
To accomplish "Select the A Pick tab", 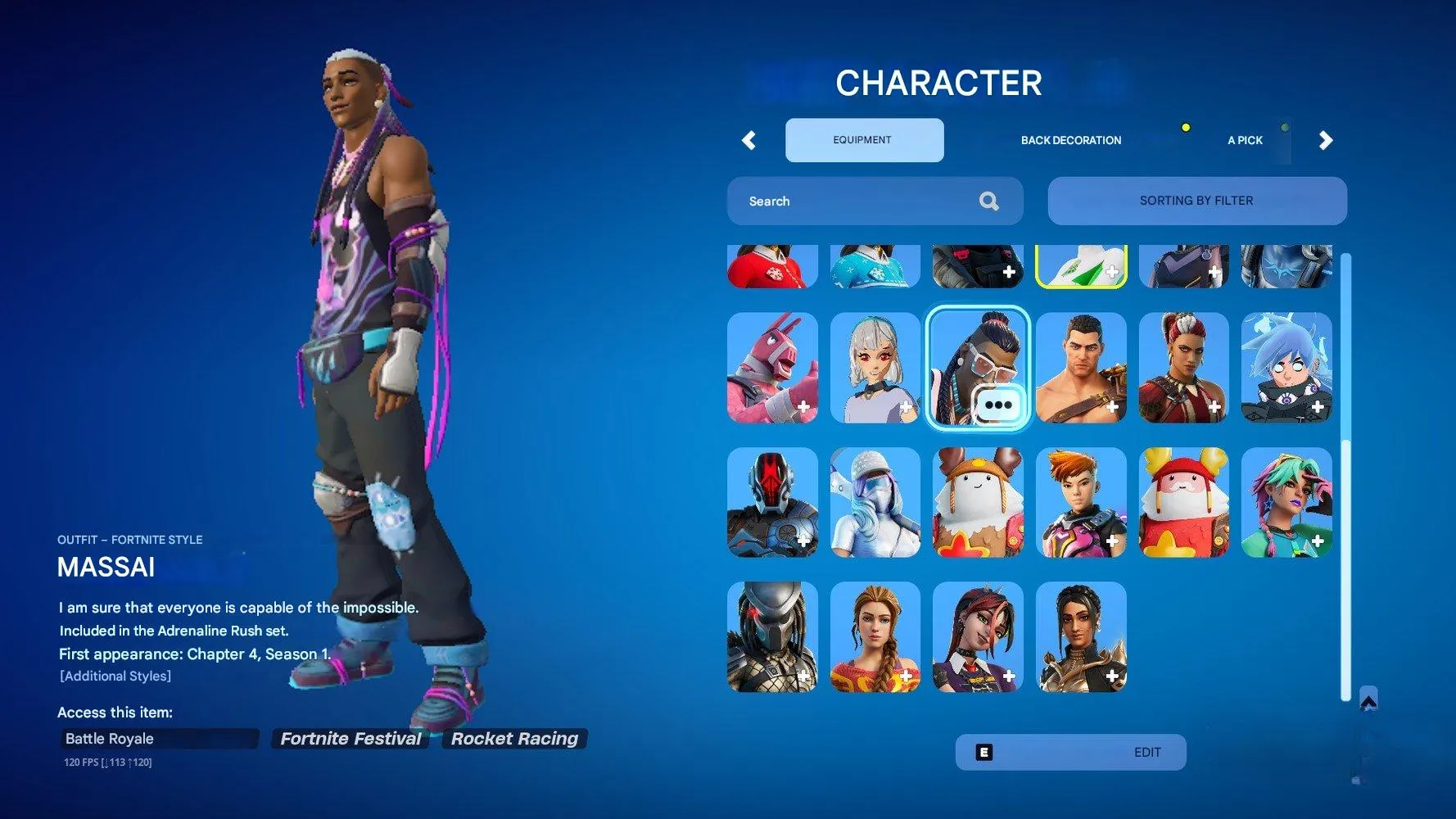I will point(1245,140).
